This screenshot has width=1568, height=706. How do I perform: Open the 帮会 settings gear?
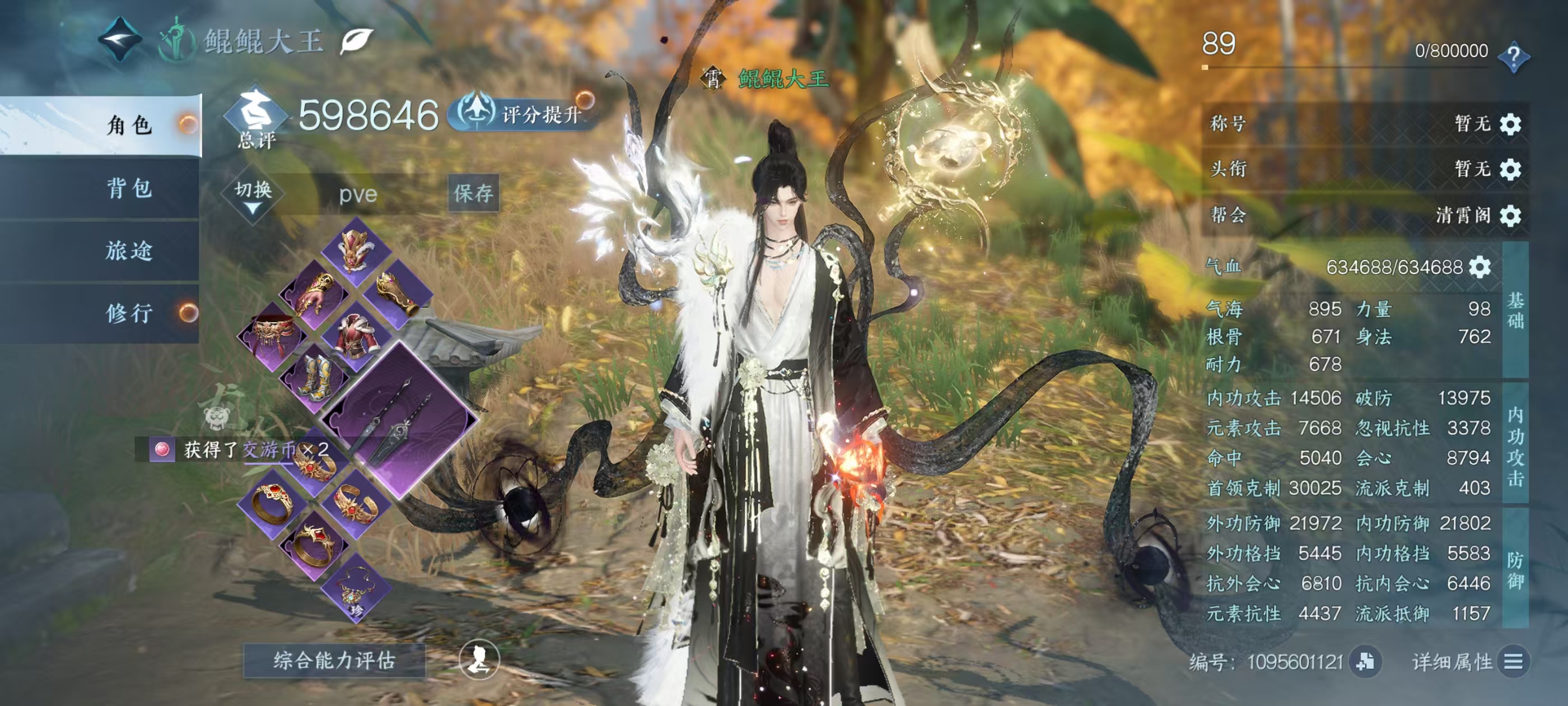point(1511,216)
